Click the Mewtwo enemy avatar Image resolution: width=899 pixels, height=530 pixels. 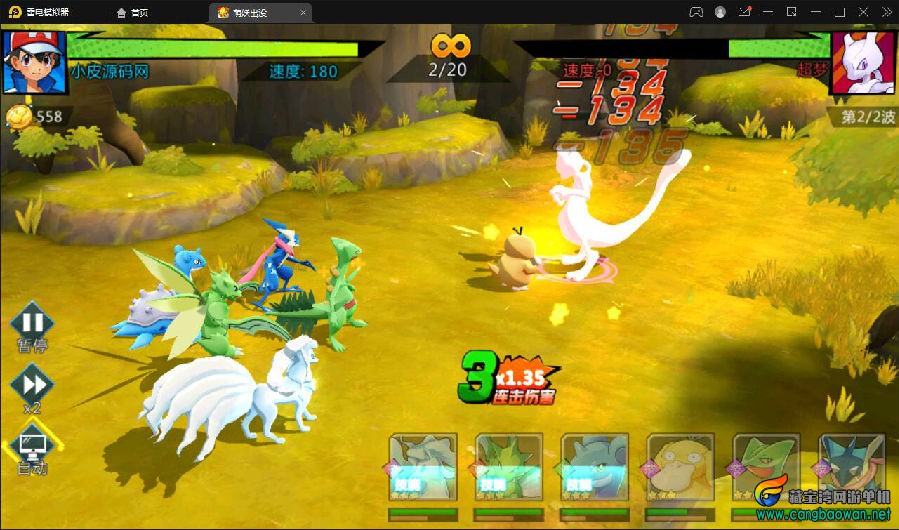862,62
